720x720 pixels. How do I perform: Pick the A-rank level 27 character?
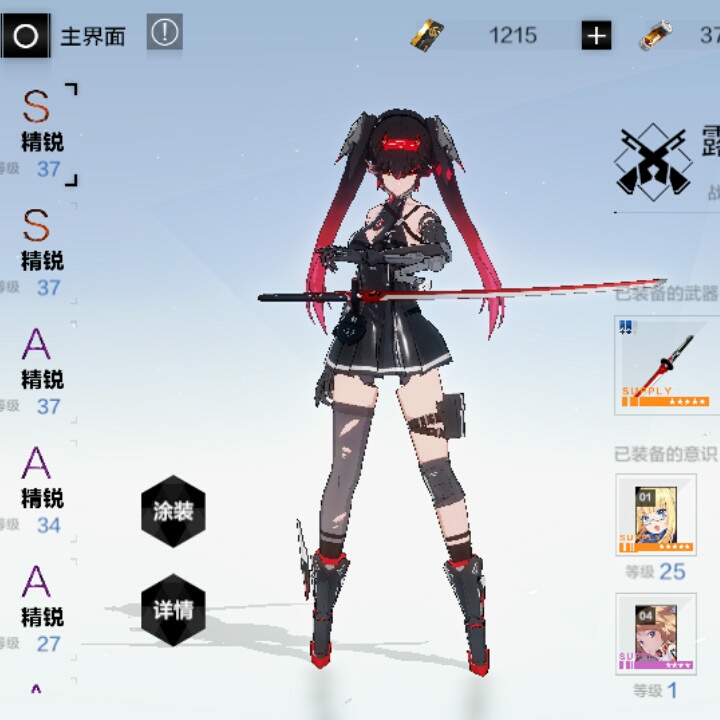(40, 611)
